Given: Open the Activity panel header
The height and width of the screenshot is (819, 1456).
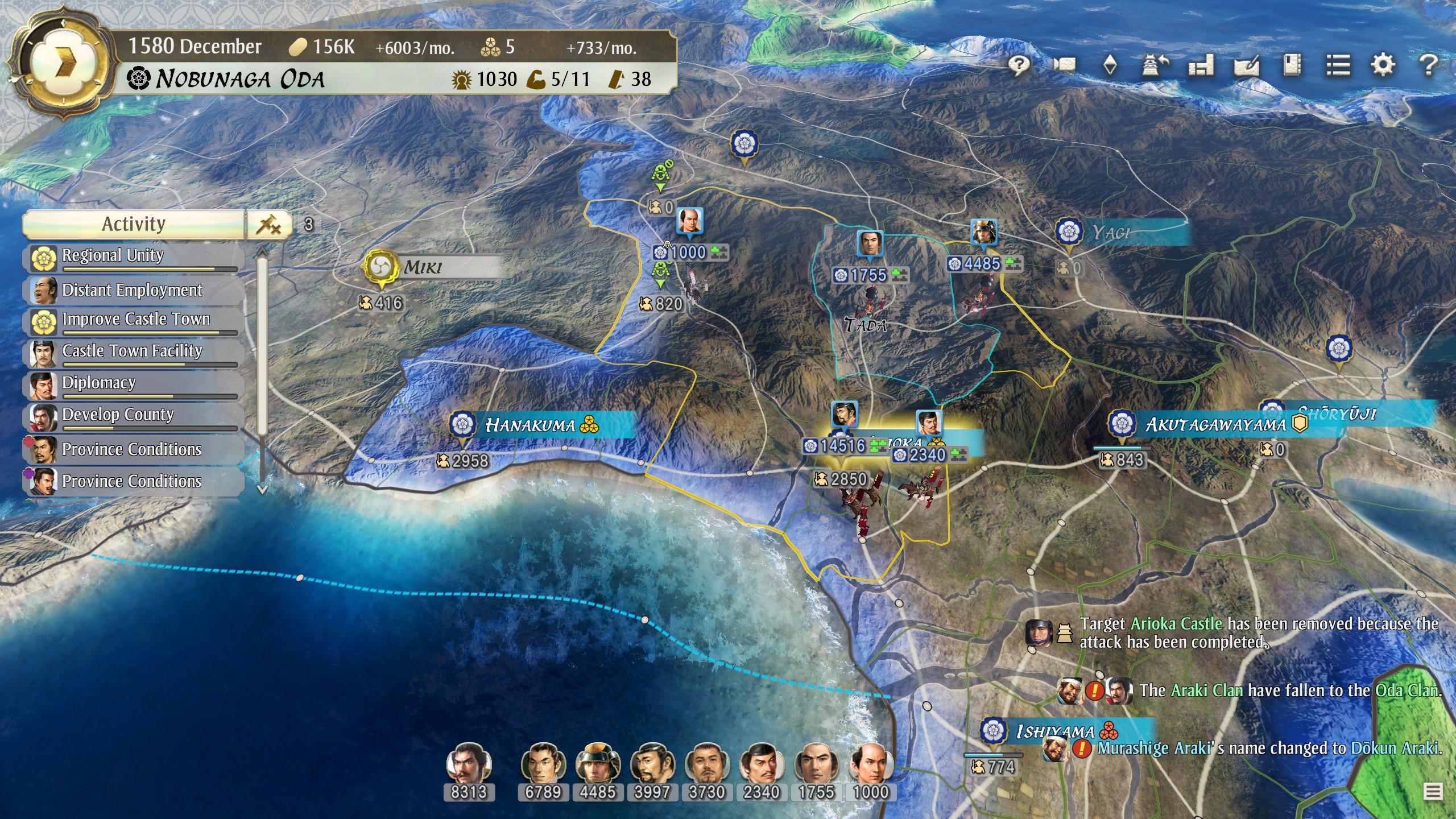Looking at the screenshot, I should (133, 224).
